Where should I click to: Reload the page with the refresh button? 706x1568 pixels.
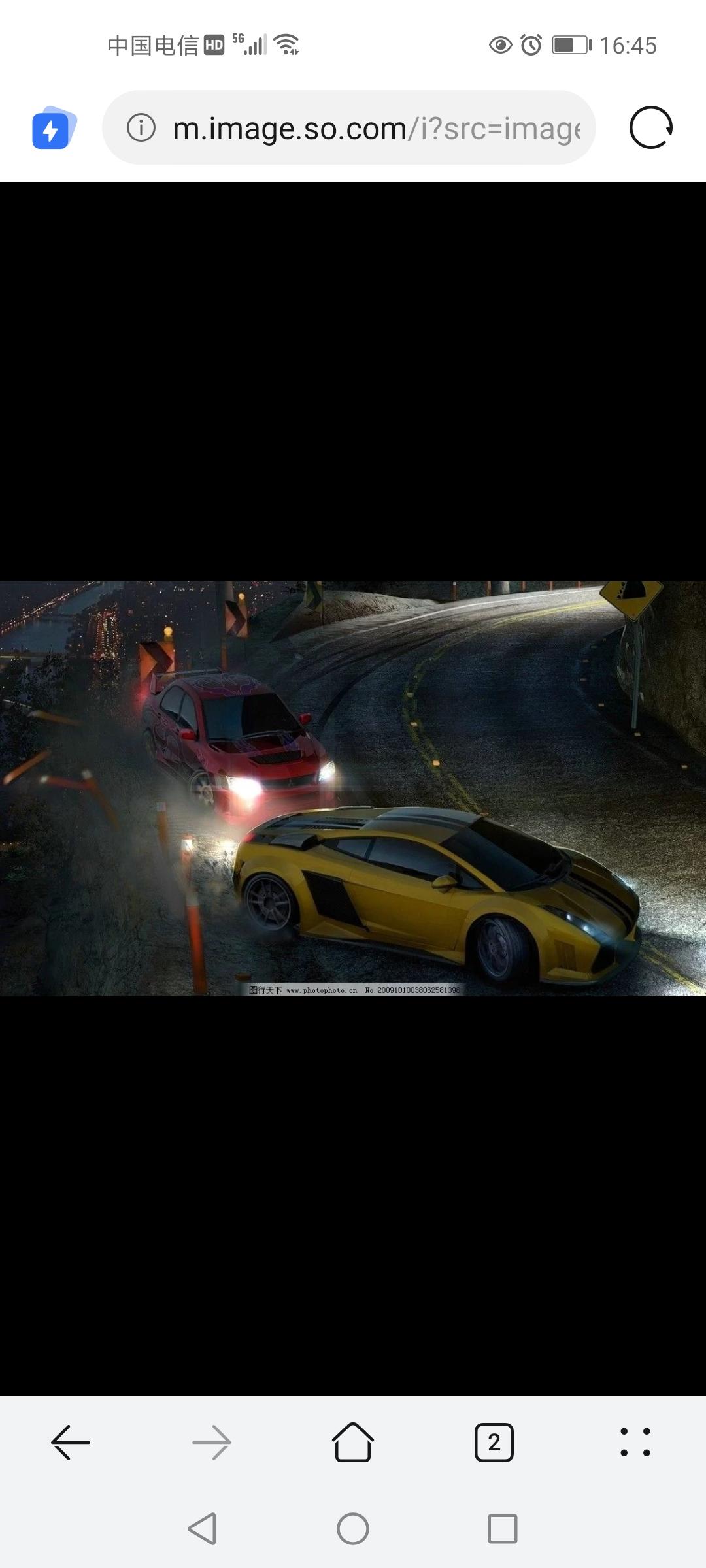click(x=650, y=128)
